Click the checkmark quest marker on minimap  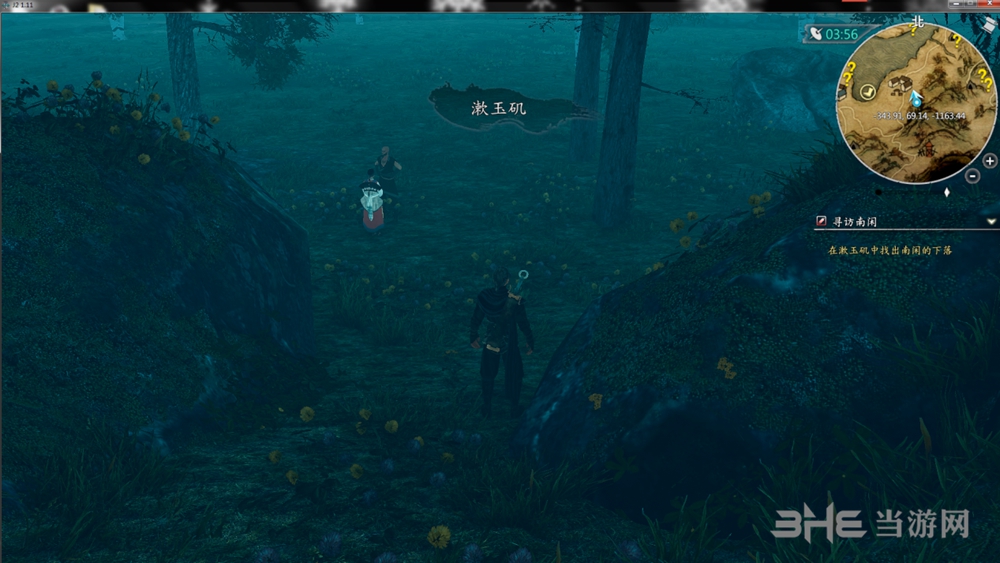868,91
